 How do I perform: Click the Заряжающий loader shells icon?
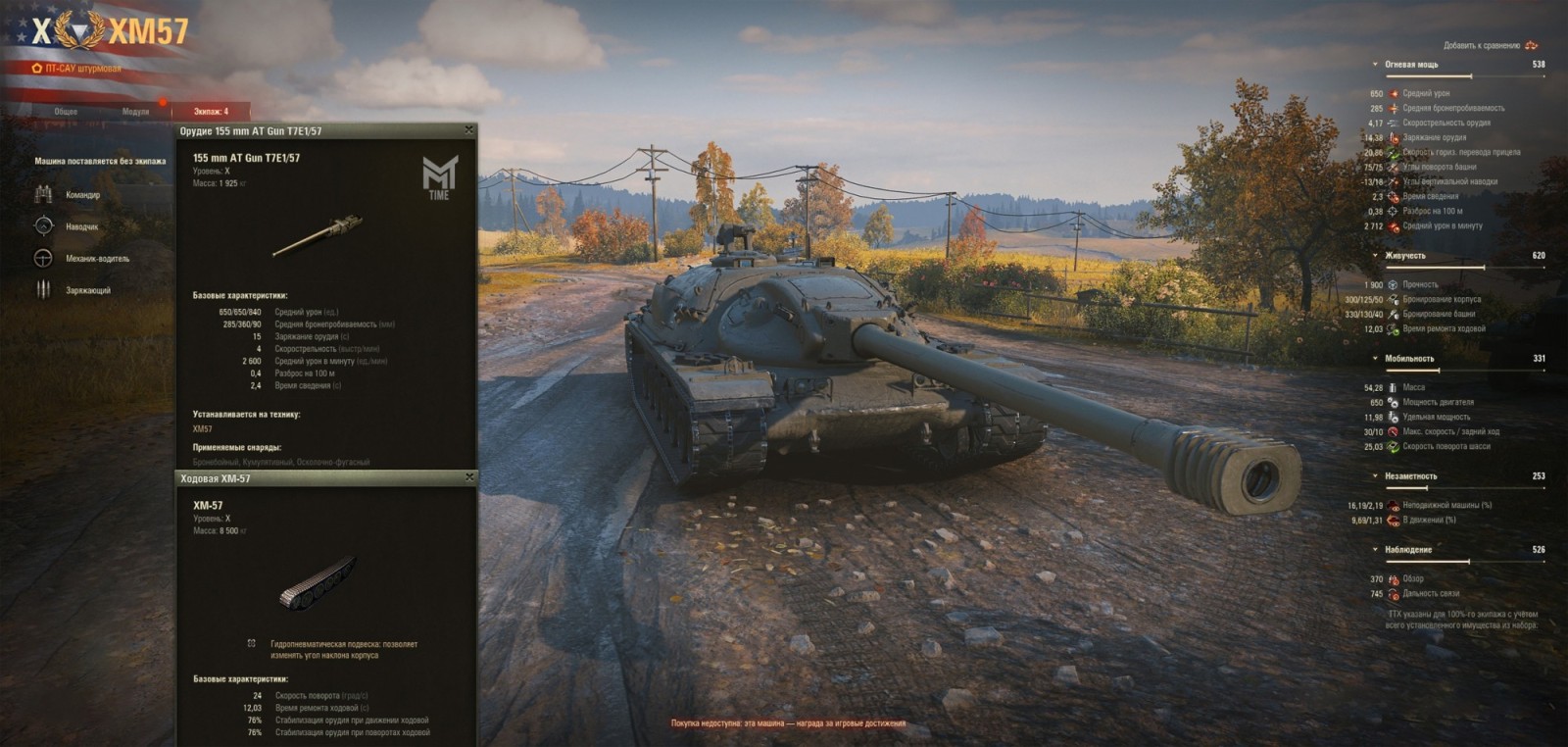pos(42,290)
